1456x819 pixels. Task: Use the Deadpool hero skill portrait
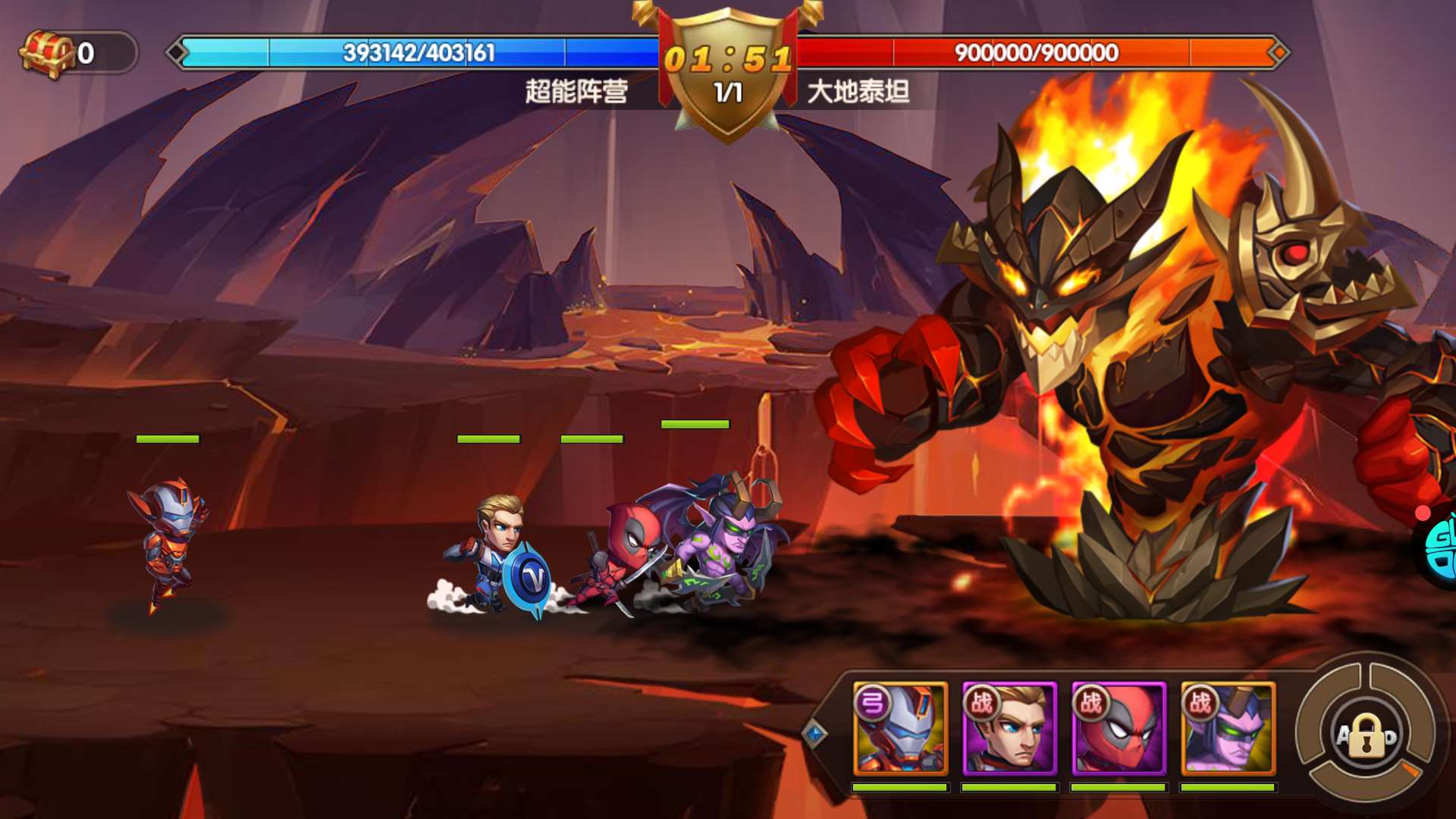(x=1119, y=729)
